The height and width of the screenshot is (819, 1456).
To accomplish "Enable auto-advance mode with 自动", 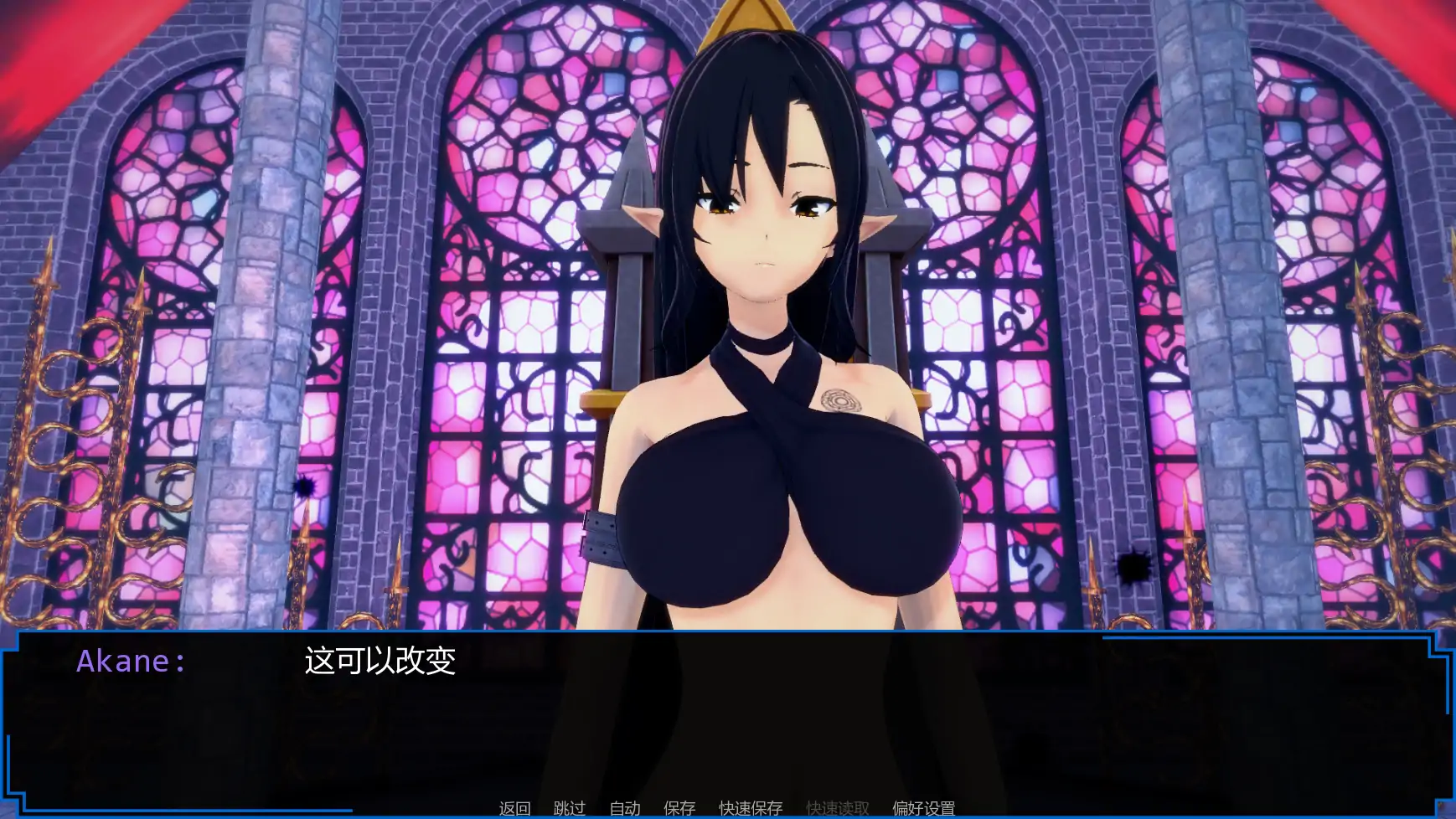I will [624, 807].
